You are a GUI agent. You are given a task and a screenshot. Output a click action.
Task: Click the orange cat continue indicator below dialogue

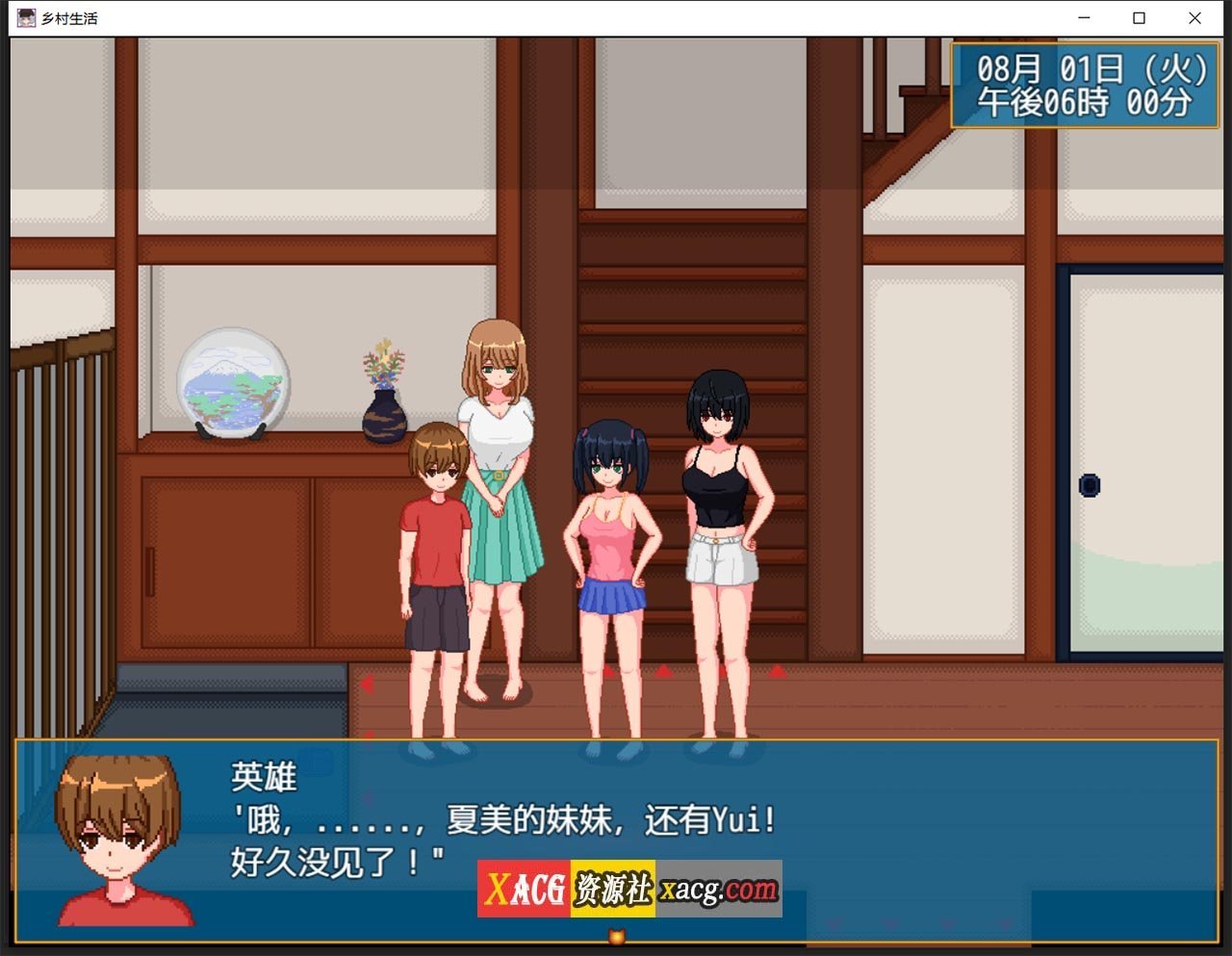[x=615, y=933]
